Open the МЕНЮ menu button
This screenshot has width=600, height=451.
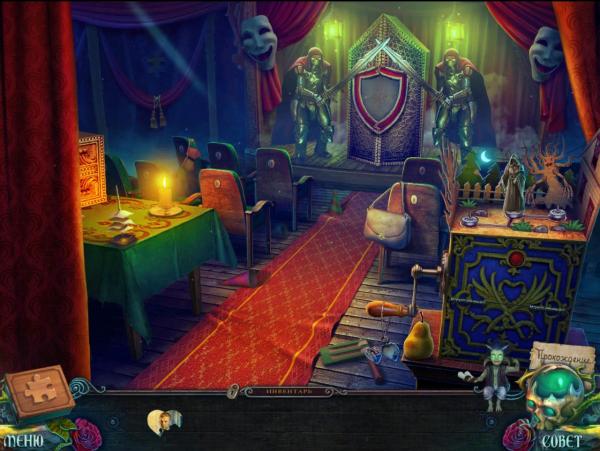[22, 438]
